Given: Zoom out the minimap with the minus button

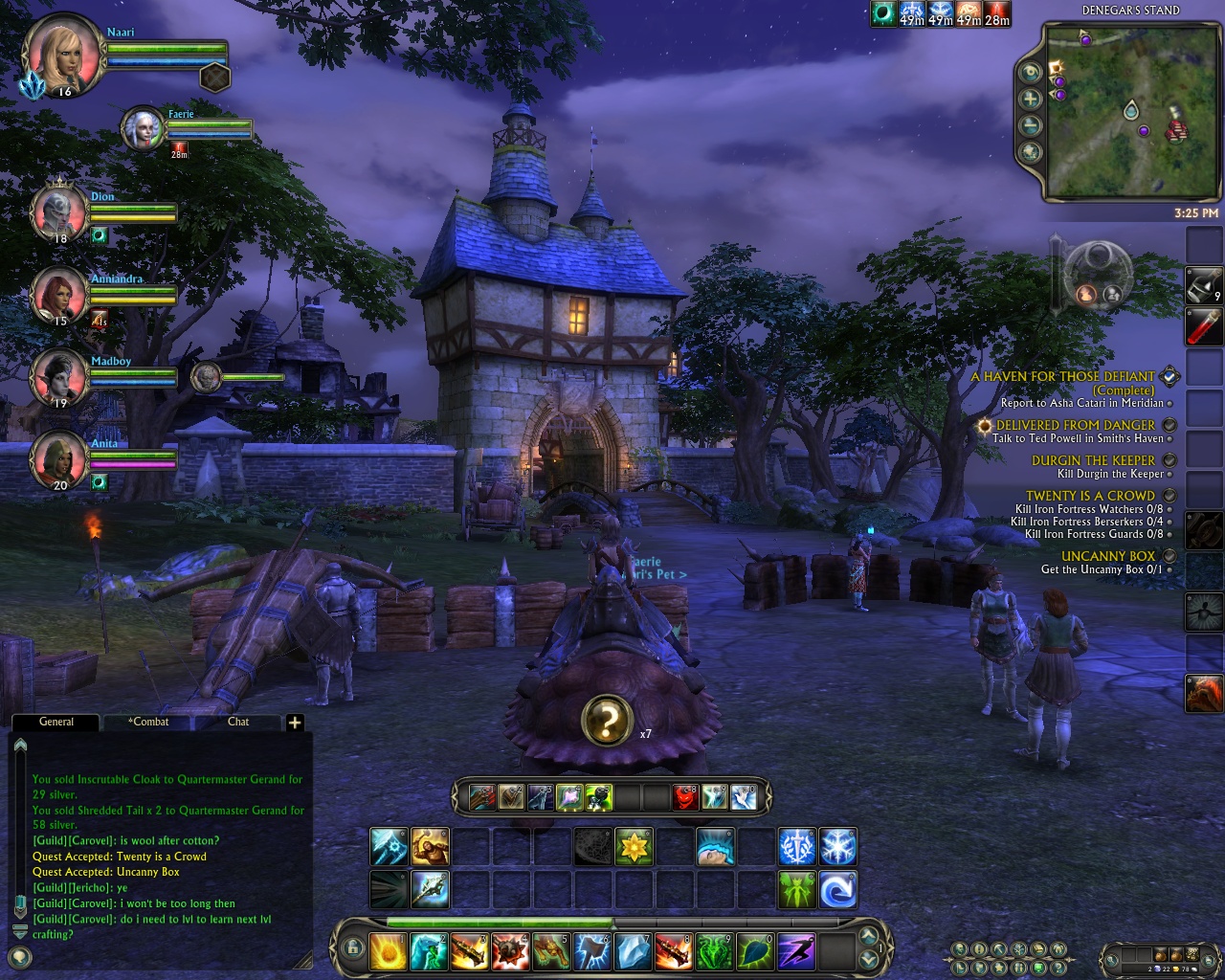Looking at the screenshot, I should point(1031,125).
